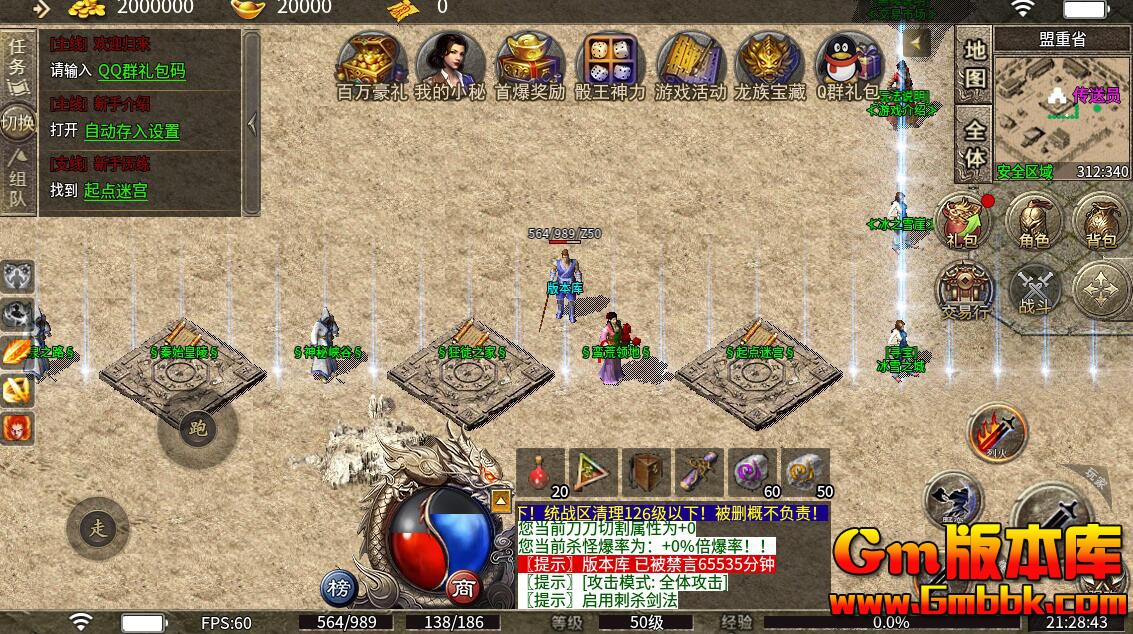Click the round 切换 switch button
This screenshot has height=634, width=1133.
pyautogui.click(x=18, y=123)
